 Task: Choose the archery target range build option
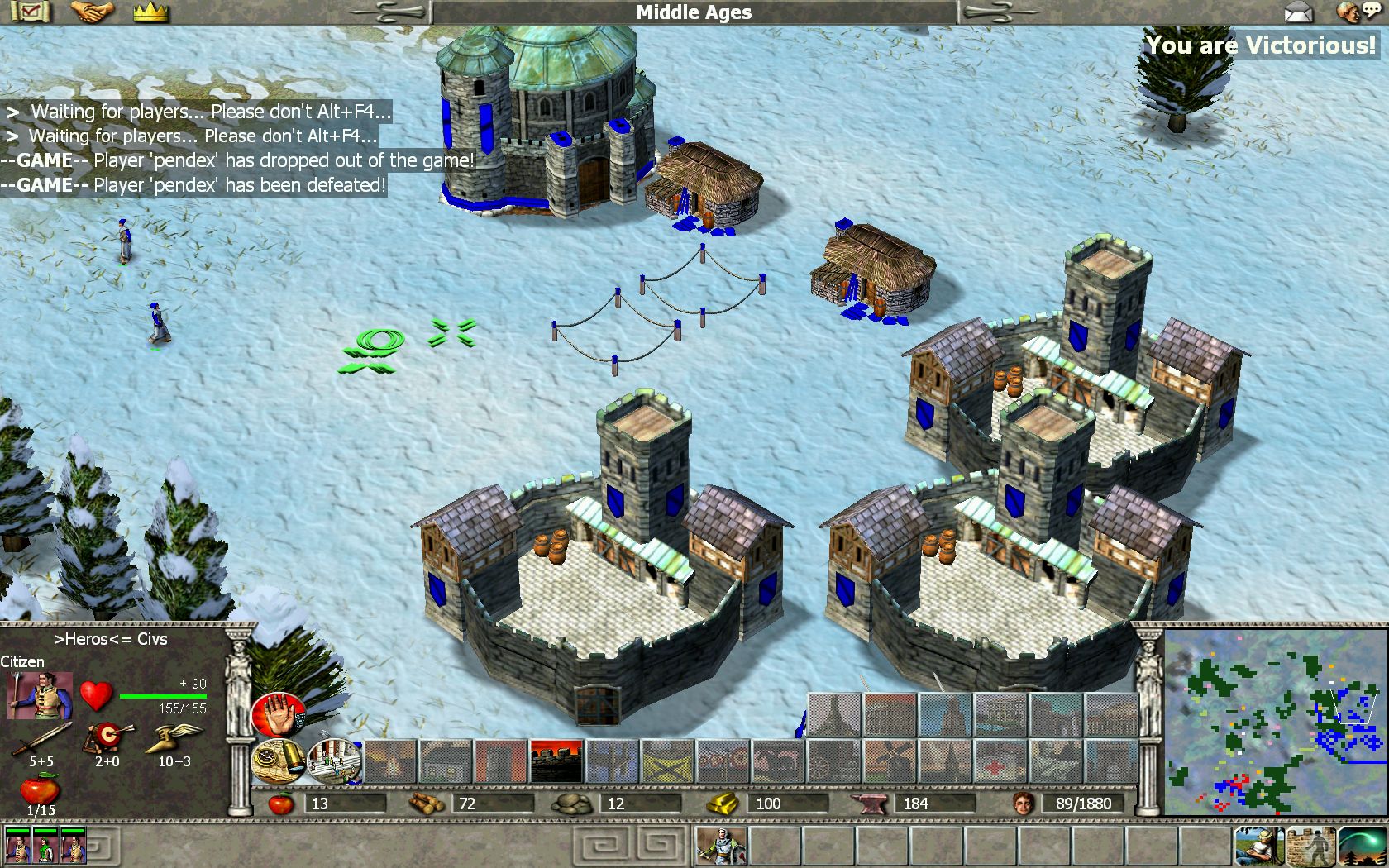tap(722, 761)
